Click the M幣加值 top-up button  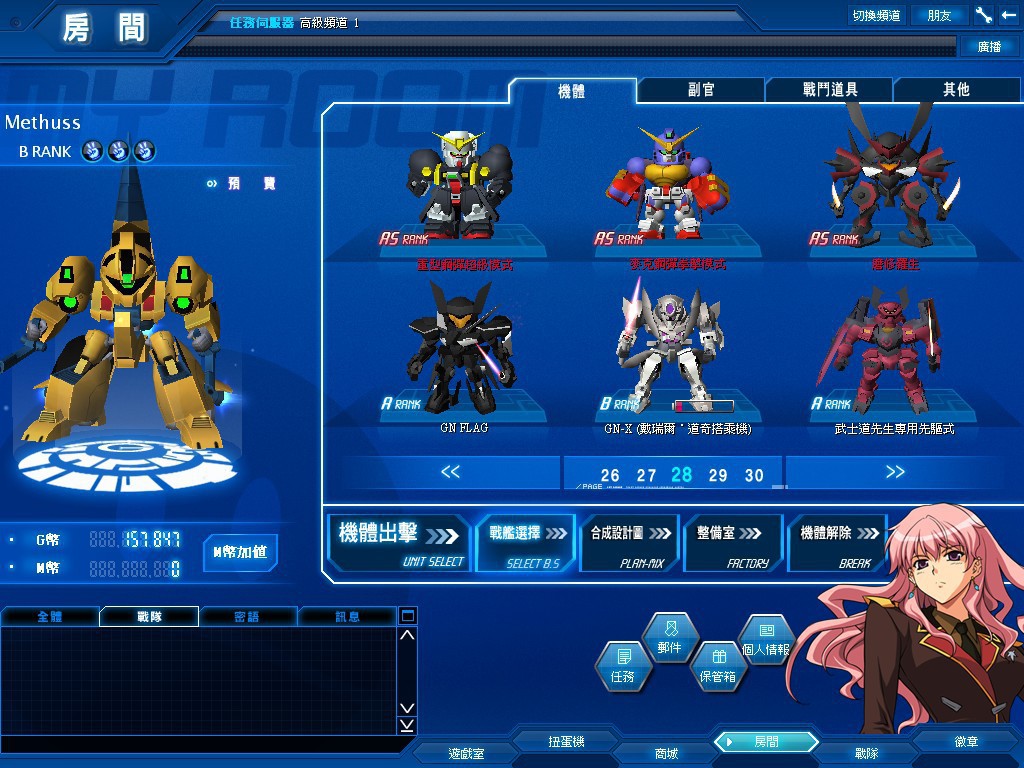[x=240, y=551]
